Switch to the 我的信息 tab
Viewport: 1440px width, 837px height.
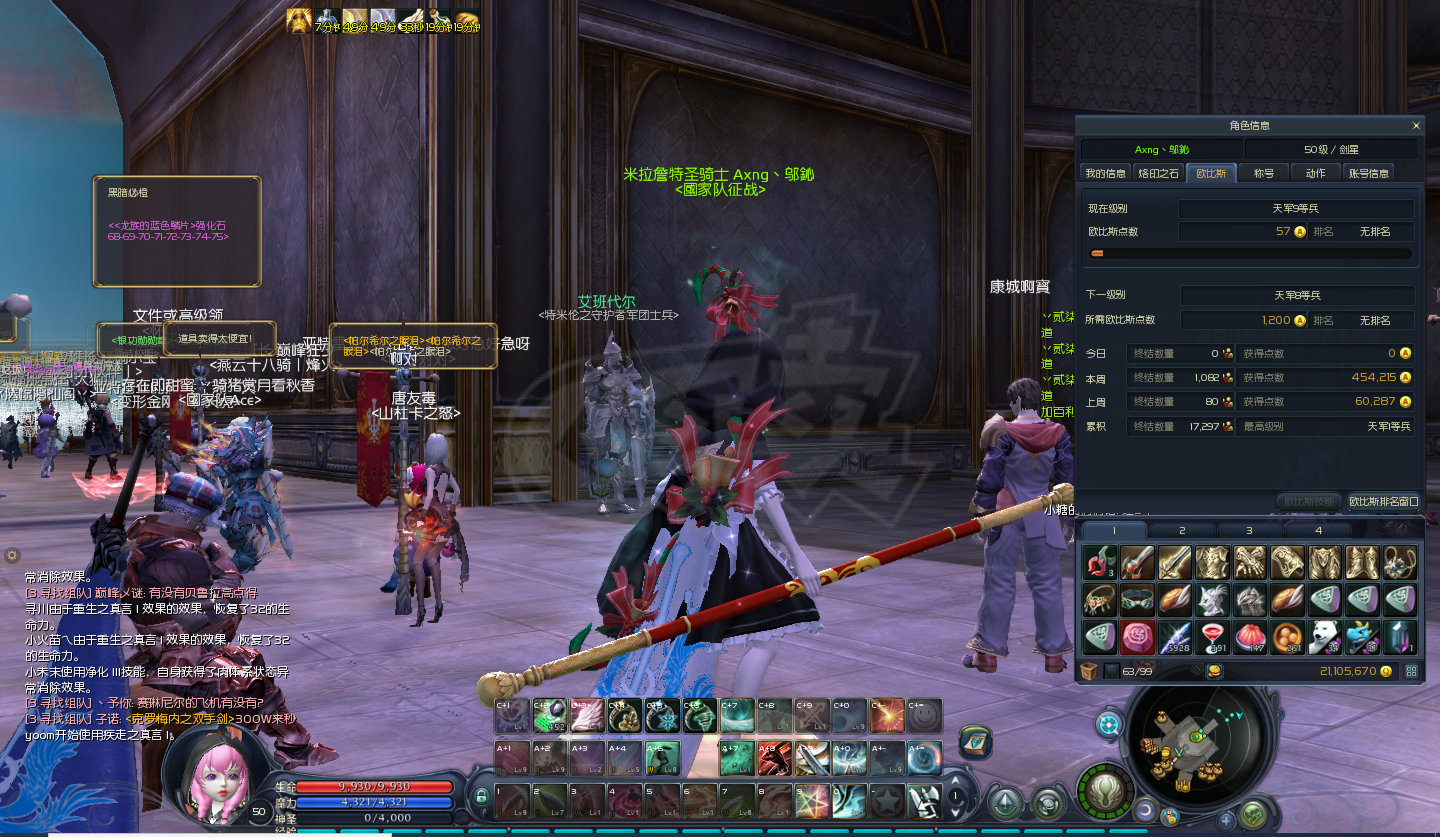click(1106, 173)
